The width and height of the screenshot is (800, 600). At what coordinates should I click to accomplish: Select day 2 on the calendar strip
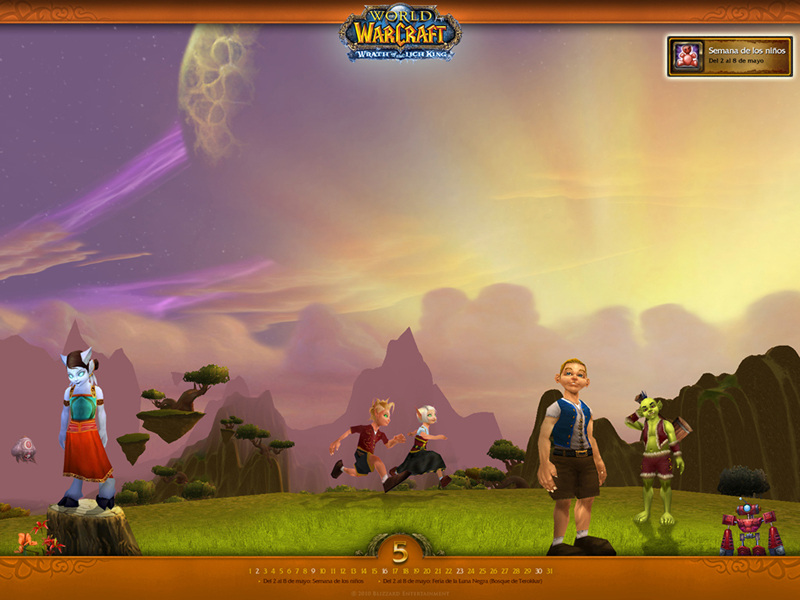[x=257, y=571]
